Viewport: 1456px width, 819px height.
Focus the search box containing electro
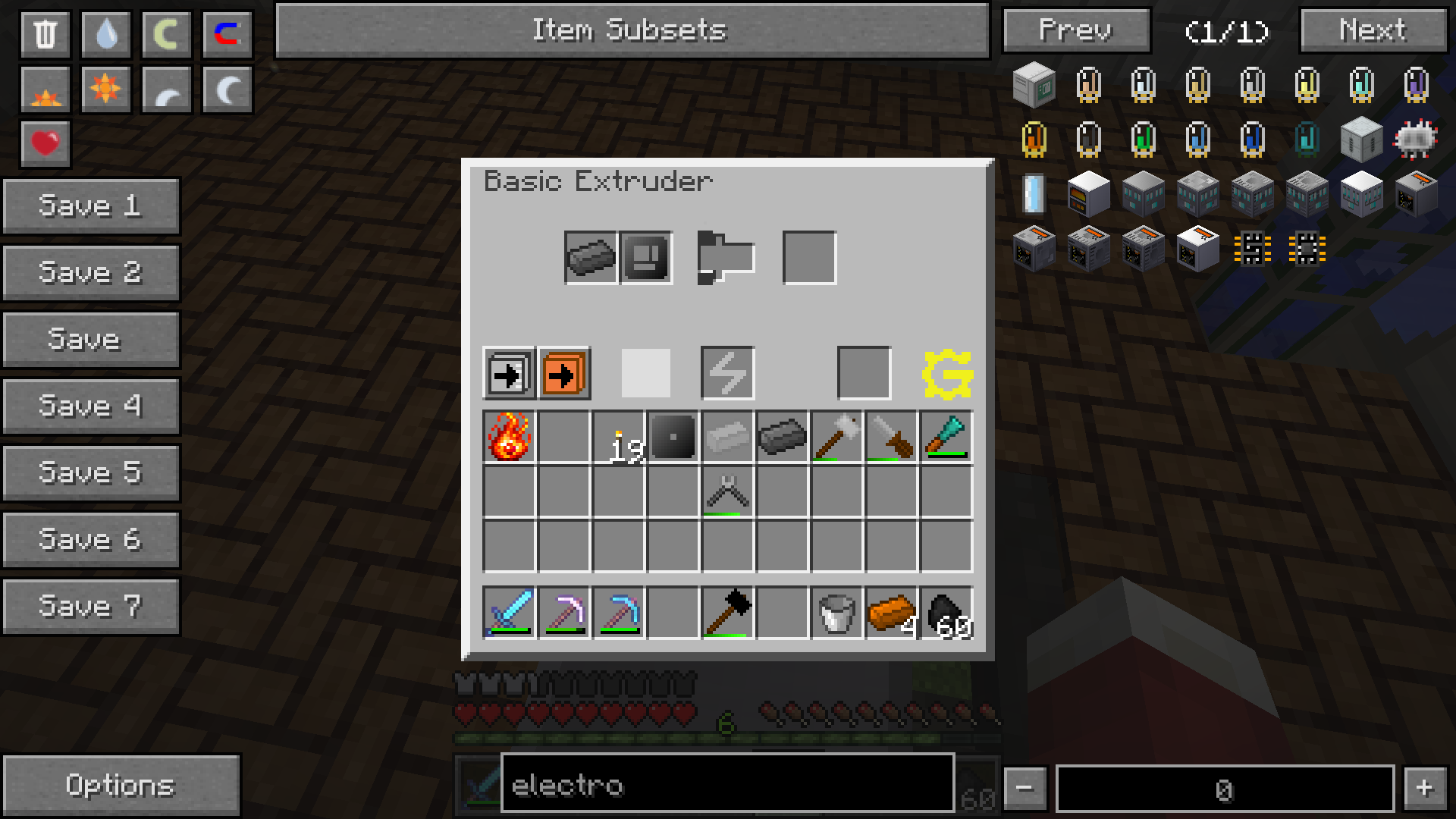click(726, 786)
